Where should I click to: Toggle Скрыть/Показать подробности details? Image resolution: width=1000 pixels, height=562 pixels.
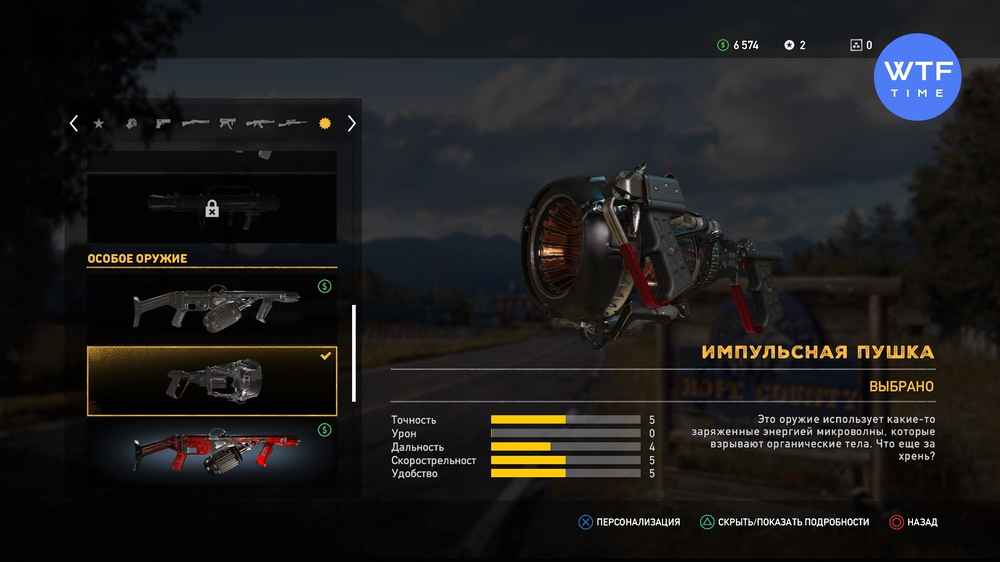(x=785, y=522)
